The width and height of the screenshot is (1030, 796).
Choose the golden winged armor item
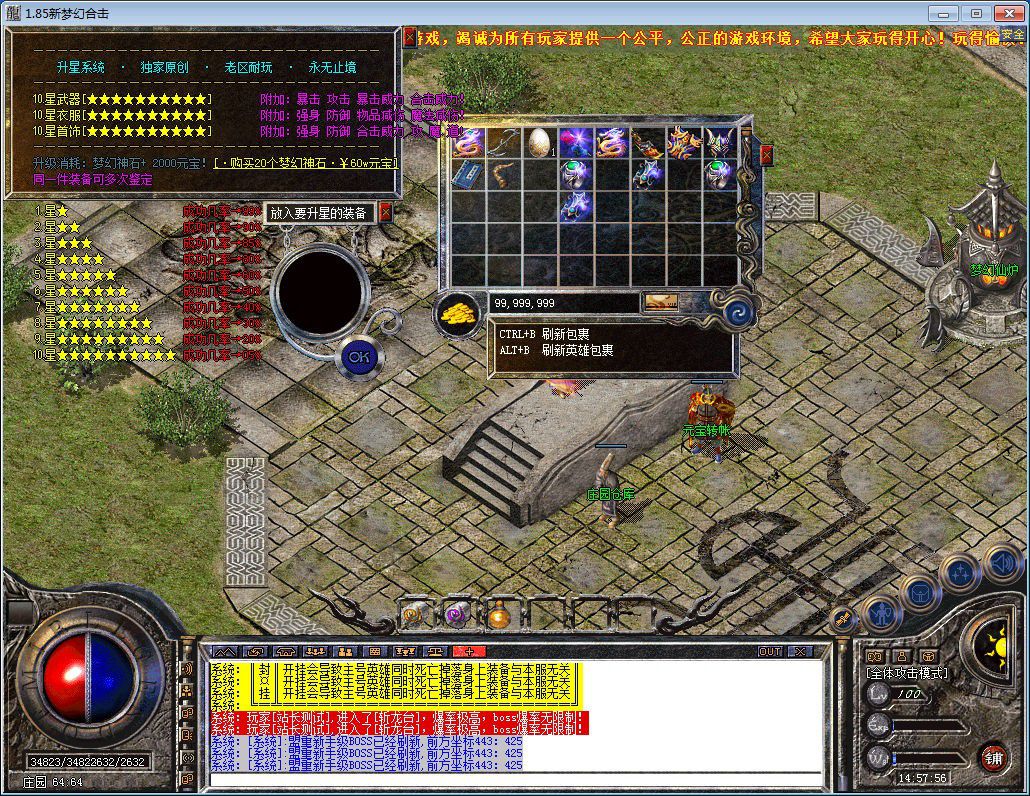point(684,141)
